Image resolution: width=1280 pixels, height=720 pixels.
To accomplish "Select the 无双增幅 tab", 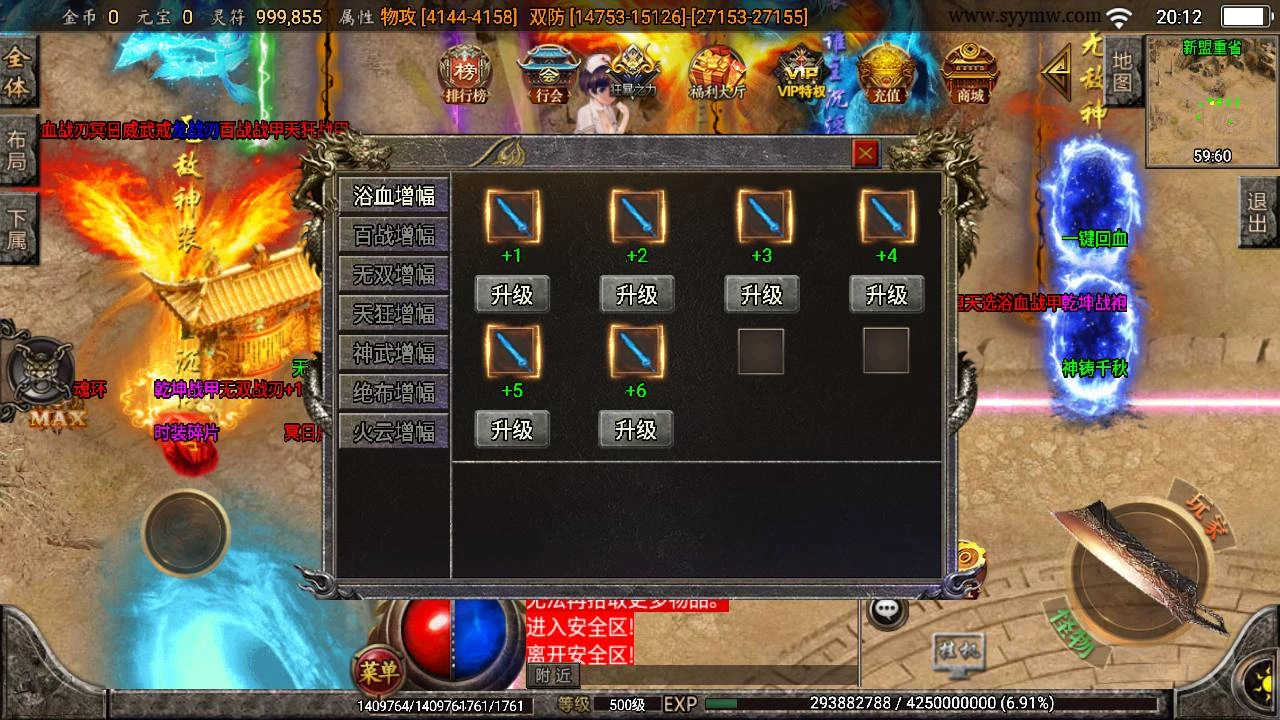I will point(394,274).
